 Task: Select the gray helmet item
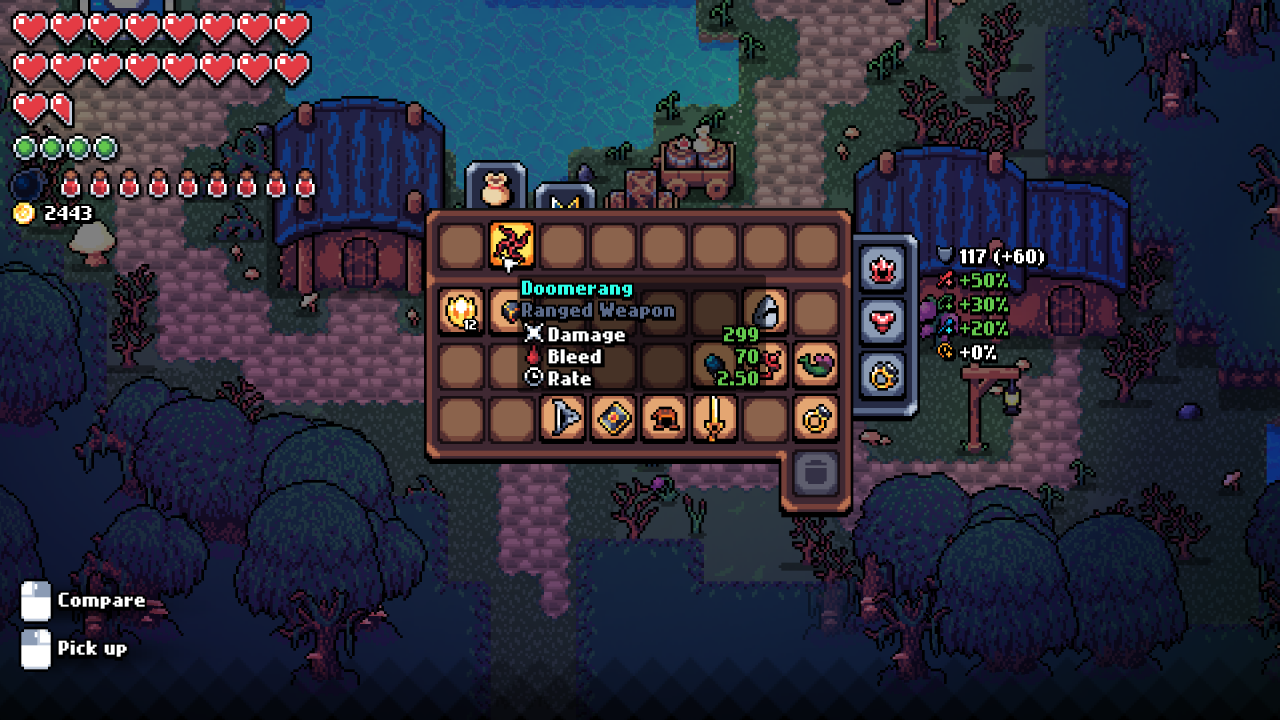[x=765, y=311]
